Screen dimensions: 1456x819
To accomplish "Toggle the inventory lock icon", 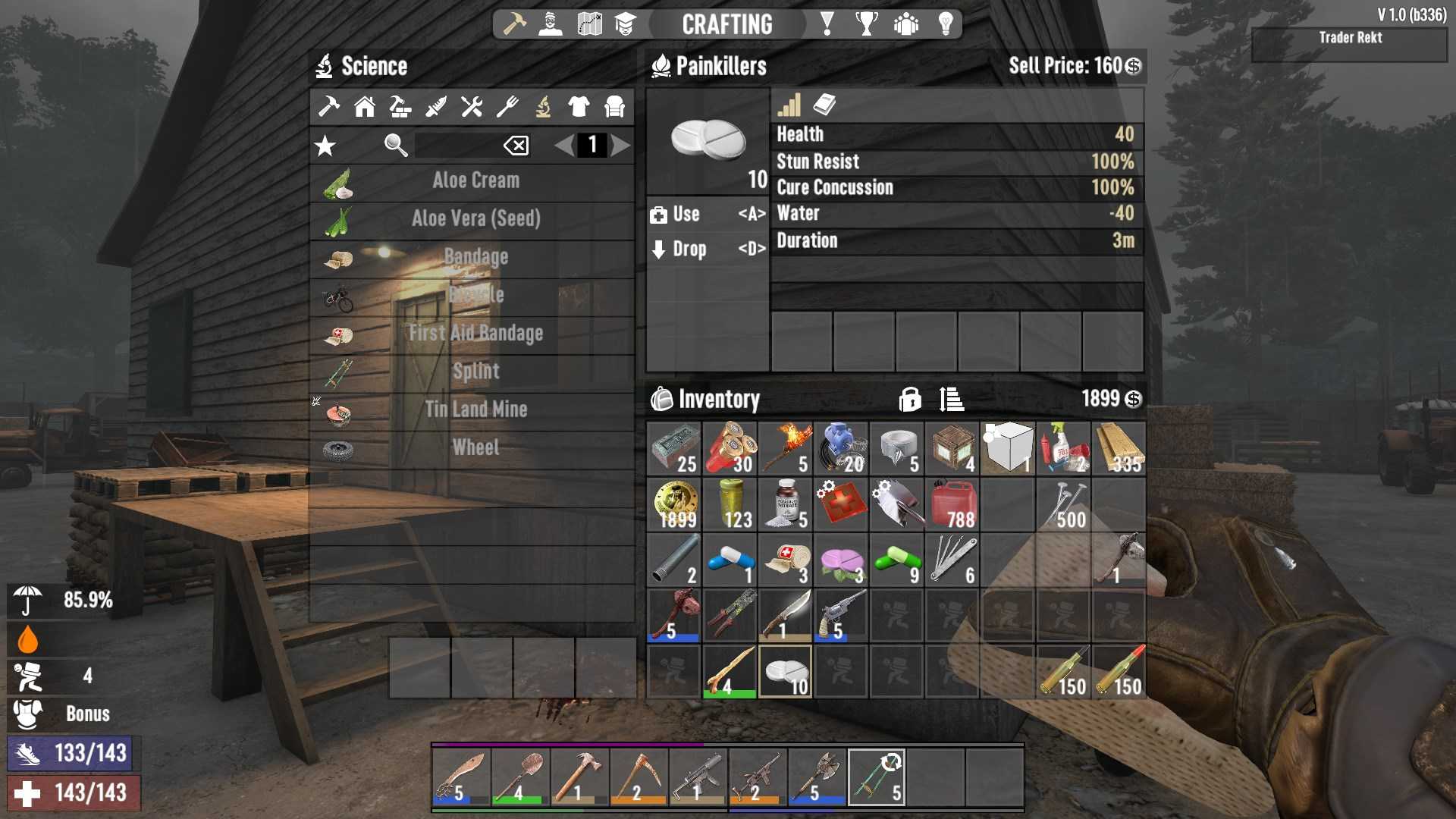I will 909,399.
